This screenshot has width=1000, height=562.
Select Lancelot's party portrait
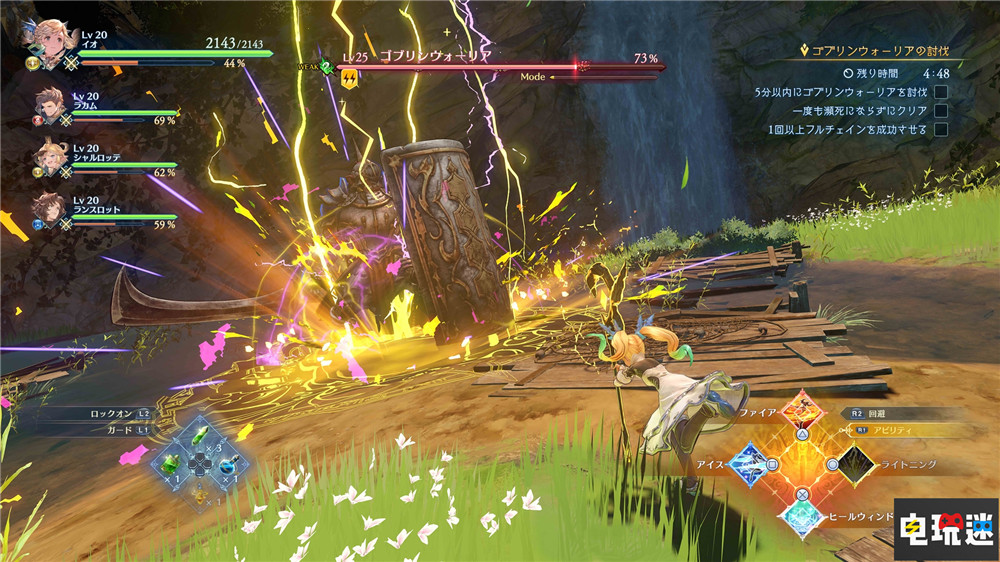pos(50,209)
